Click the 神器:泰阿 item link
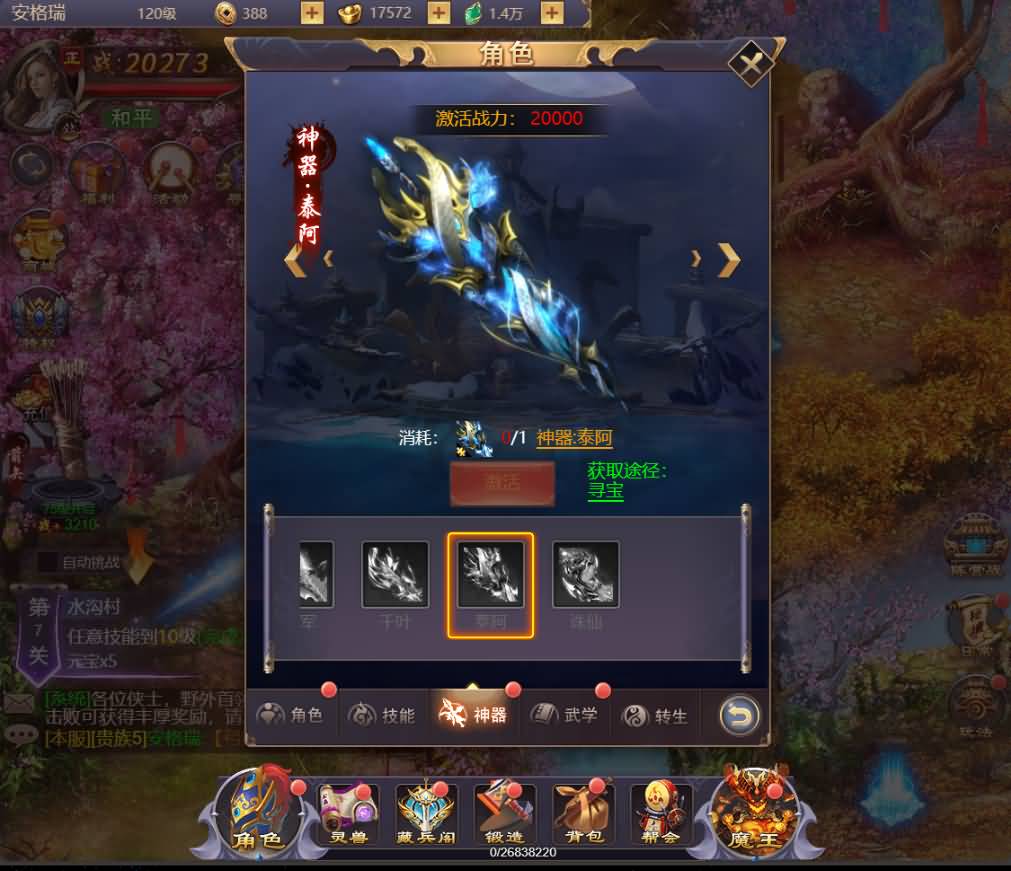Viewport: 1011px width, 871px height. [x=574, y=438]
